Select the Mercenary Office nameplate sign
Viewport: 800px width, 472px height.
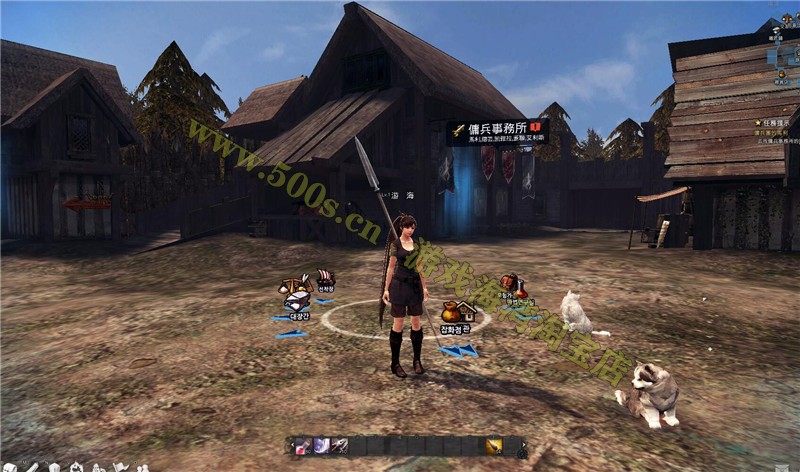[496, 132]
